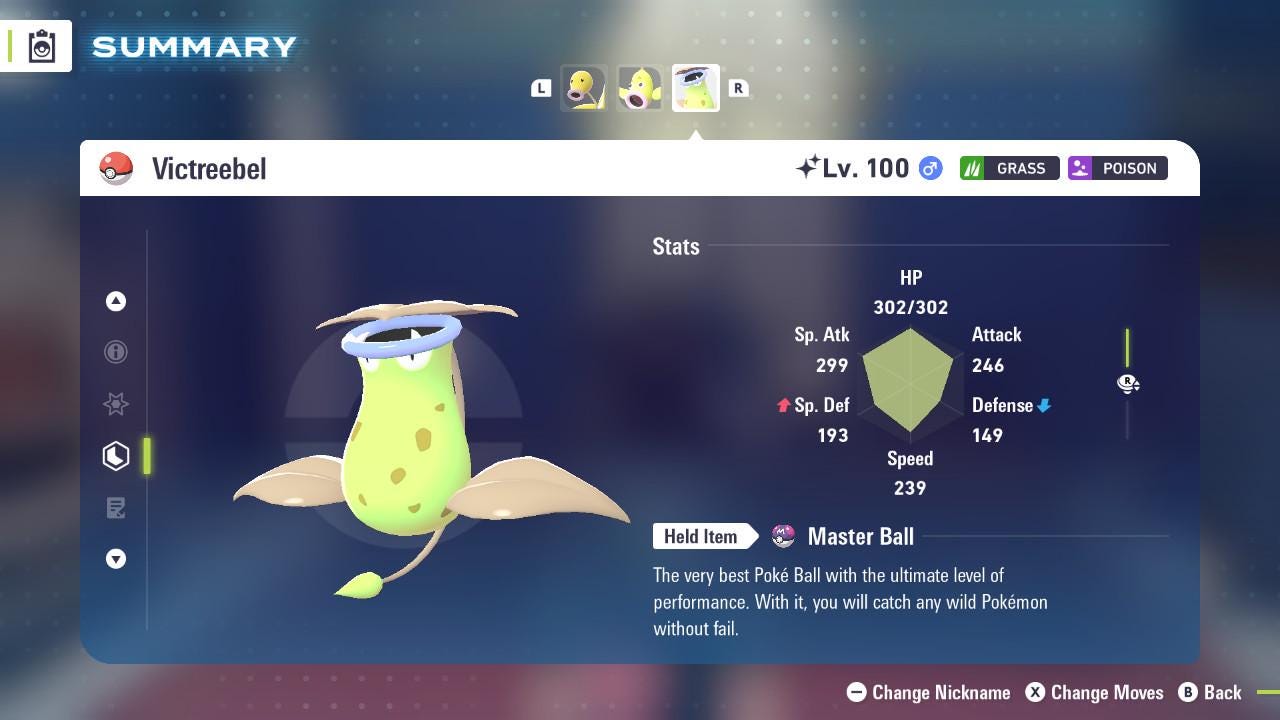Image resolution: width=1280 pixels, height=720 pixels.
Task: Select the star icon for moves in the sidebar
Action: 116,404
